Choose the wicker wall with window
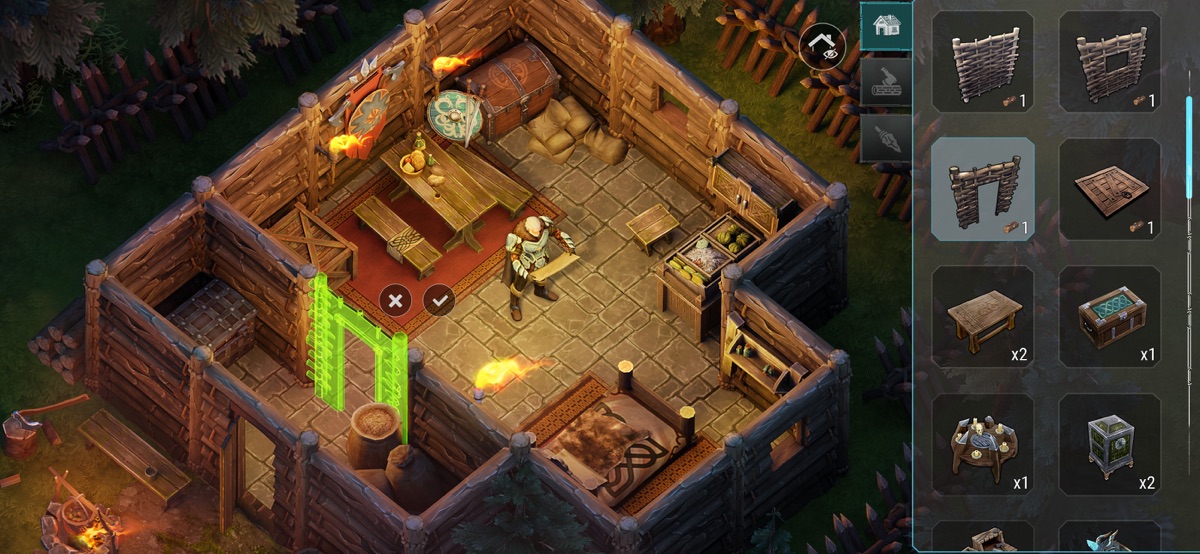 tap(1110, 61)
